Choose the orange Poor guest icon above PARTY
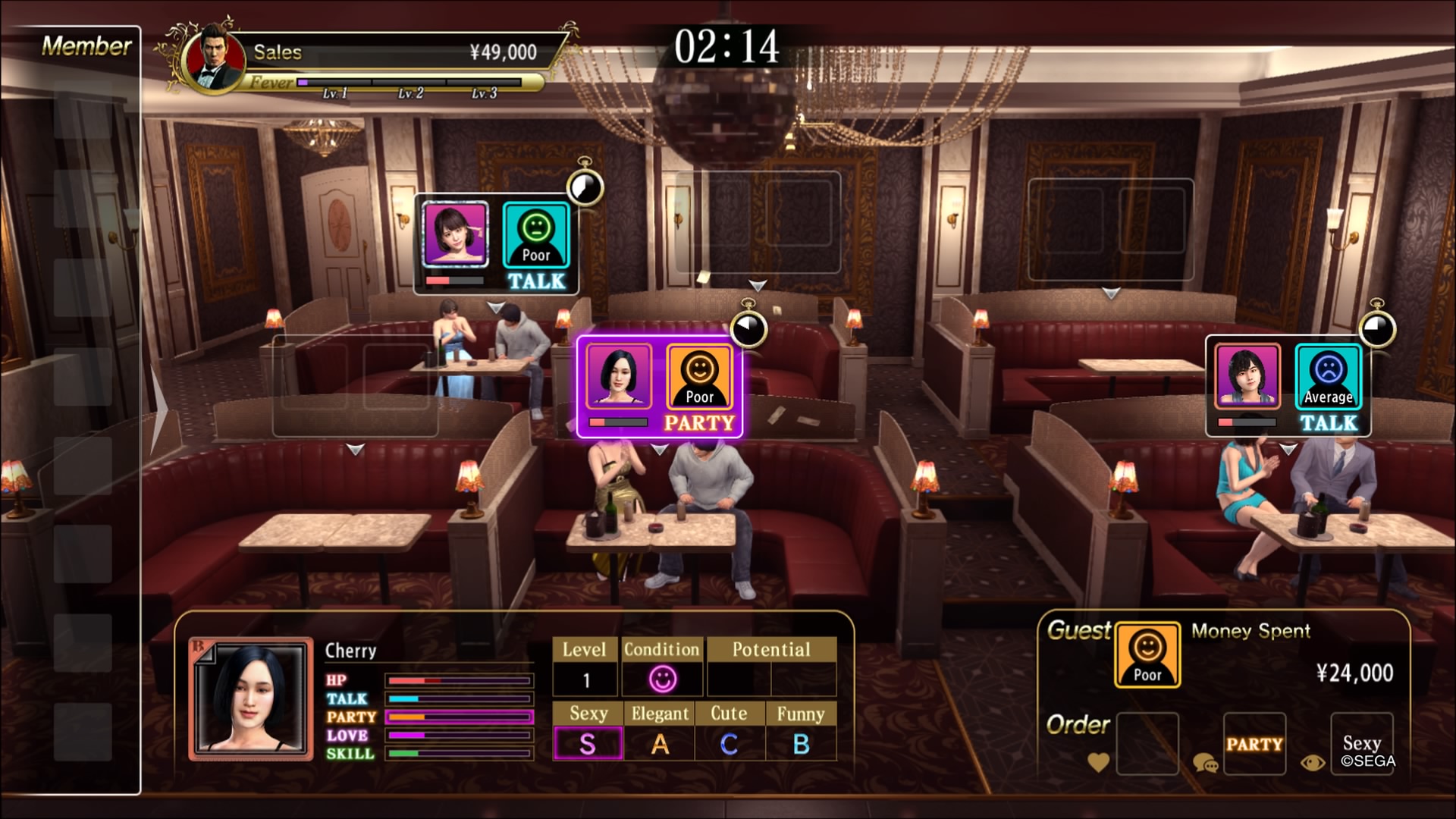Screen dimensions: 1456x819 tap(699, 377)
